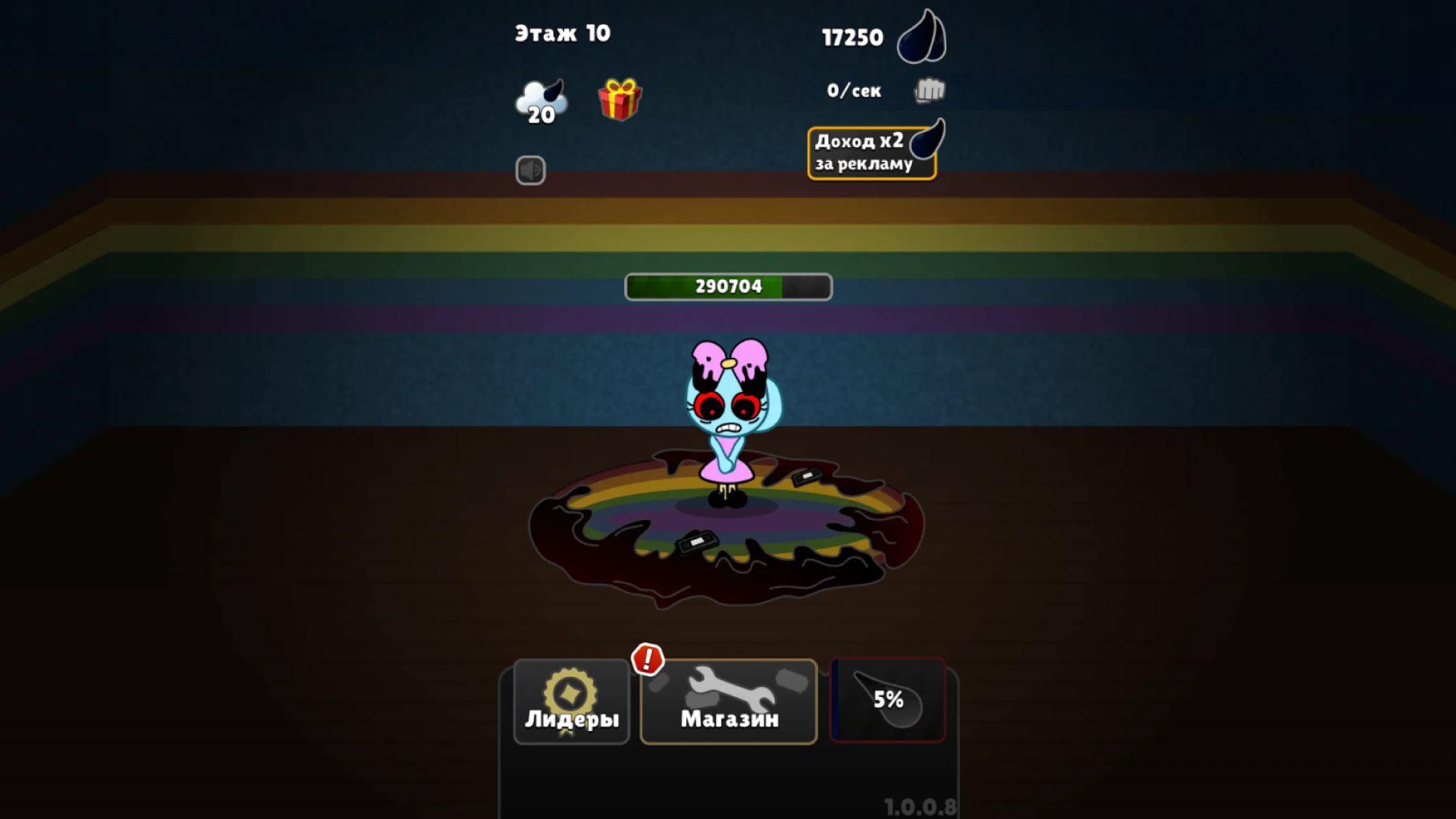This screenshot has height=819, width=1456.
Task: Open the 5% bonus panel
Action: (887, 699)
